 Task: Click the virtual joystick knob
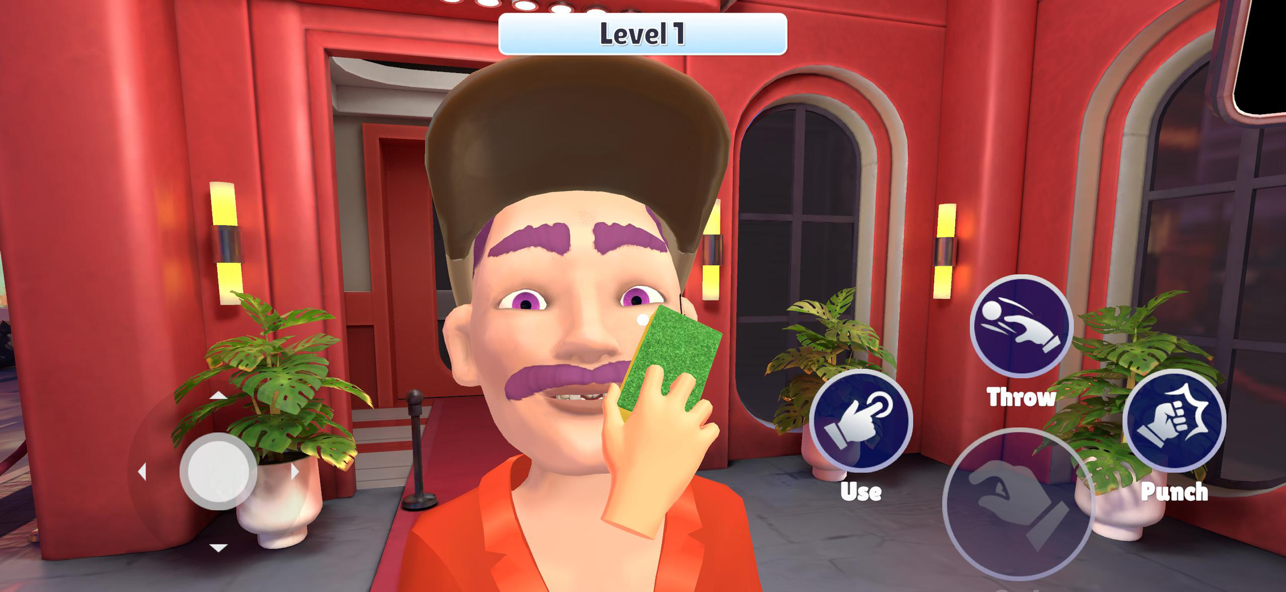coord(218,471)
